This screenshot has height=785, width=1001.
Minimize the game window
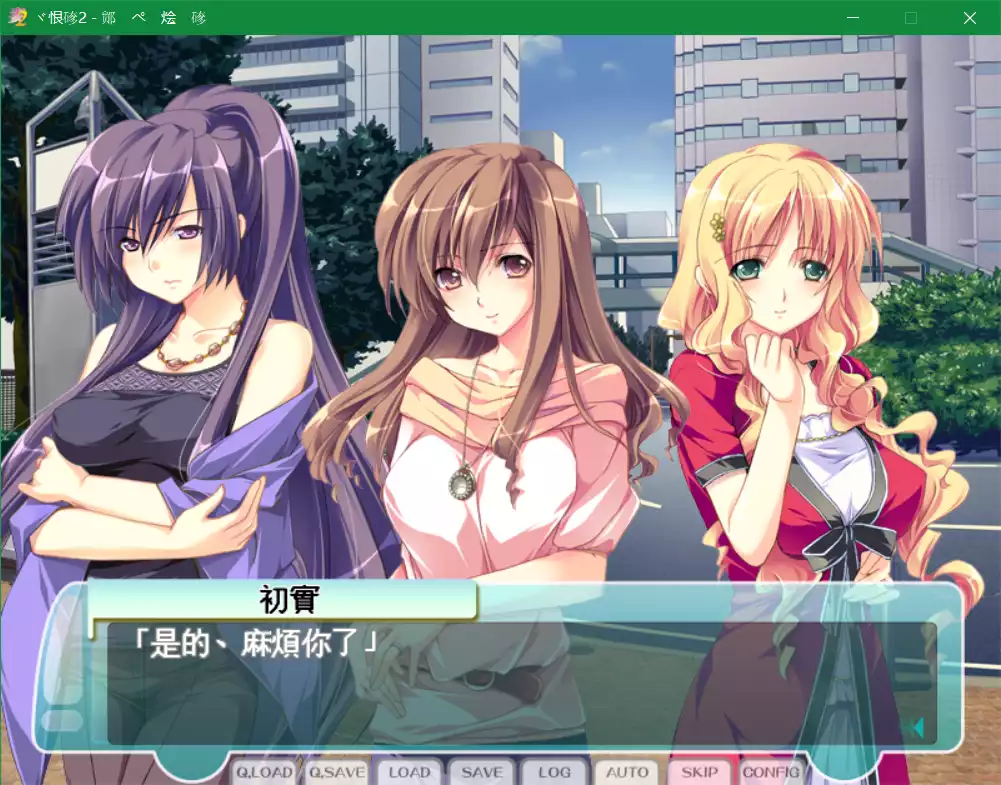coord(852,18)
